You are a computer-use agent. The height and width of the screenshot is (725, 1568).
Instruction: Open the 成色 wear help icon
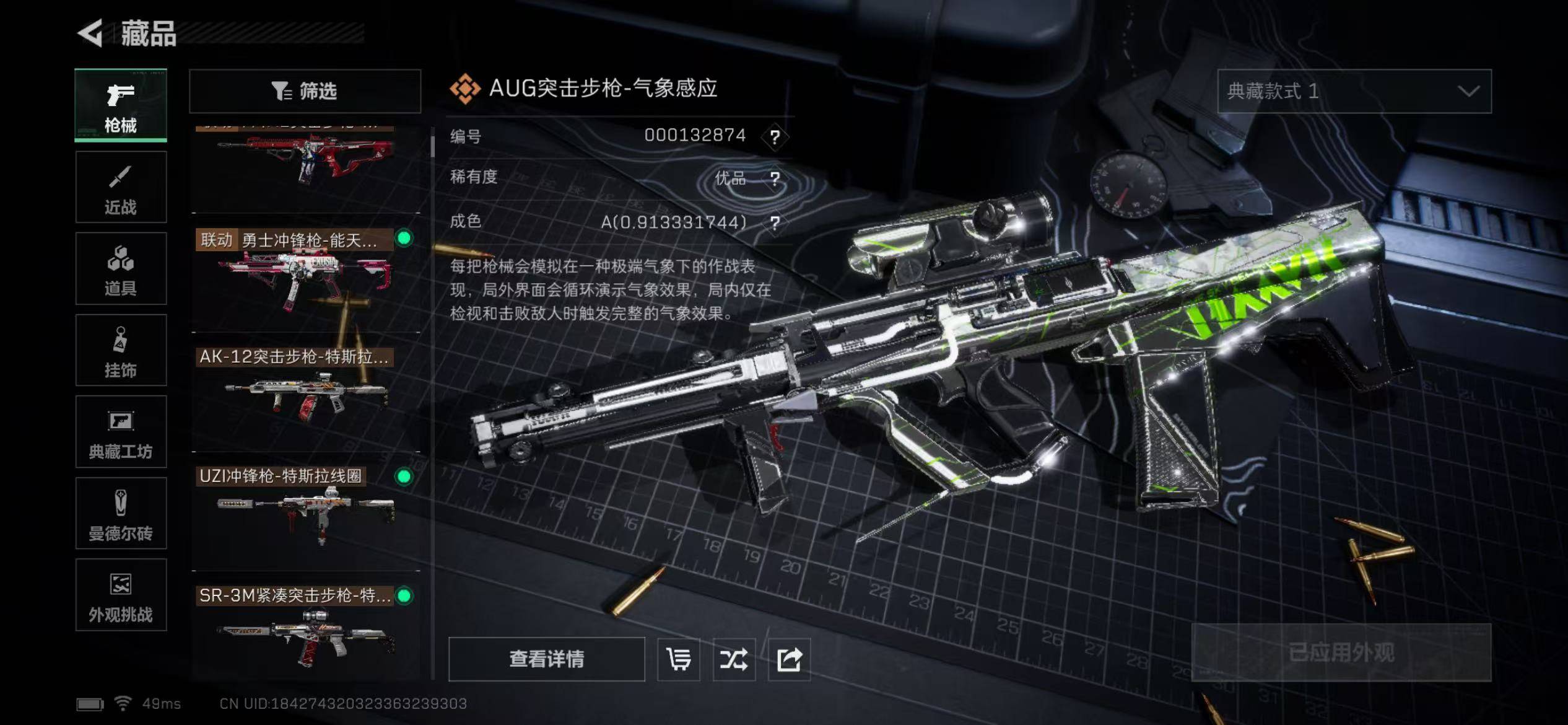[x=775, y=222]
